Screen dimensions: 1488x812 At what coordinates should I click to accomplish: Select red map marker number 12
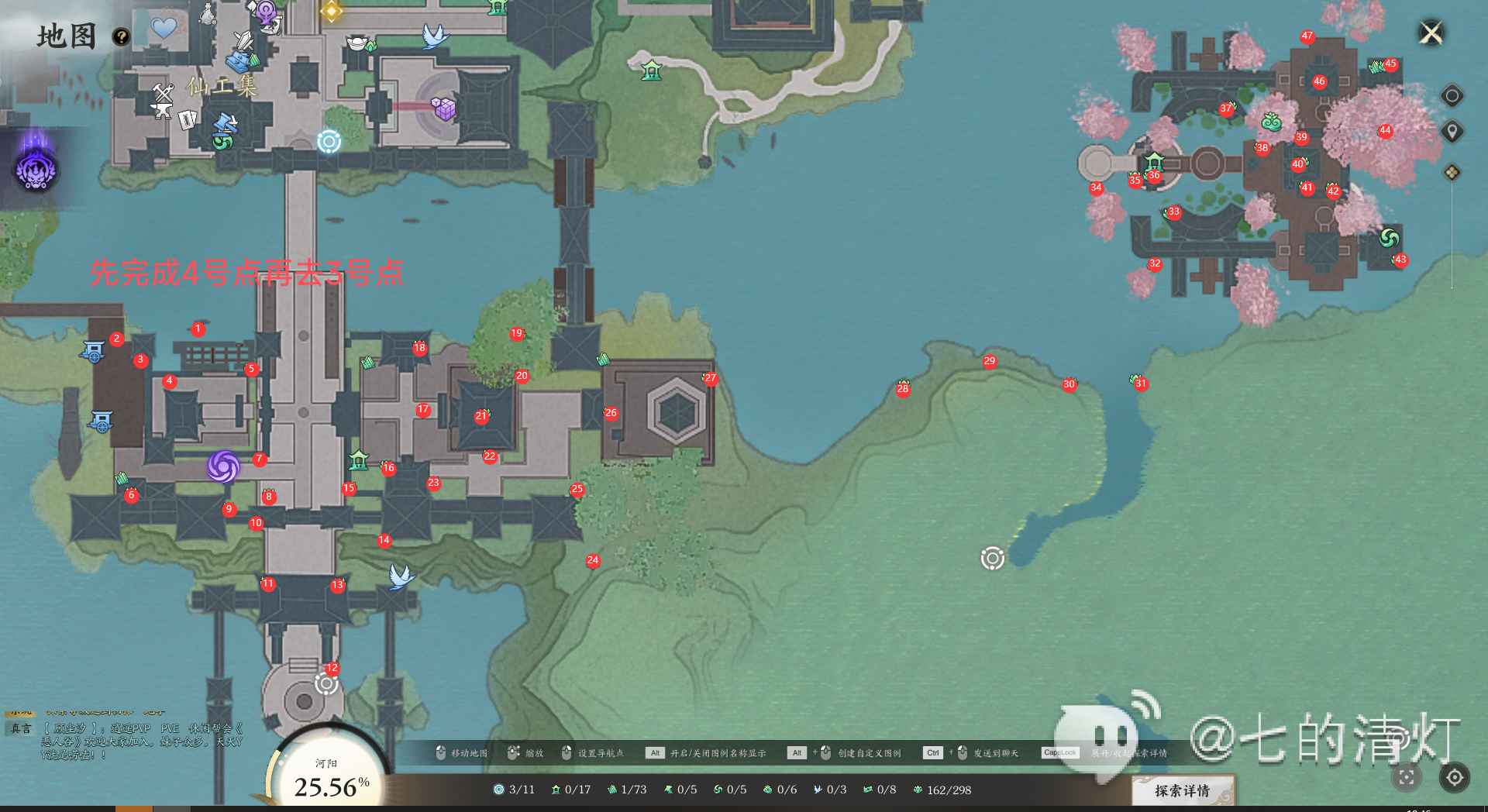click(332, 668)
